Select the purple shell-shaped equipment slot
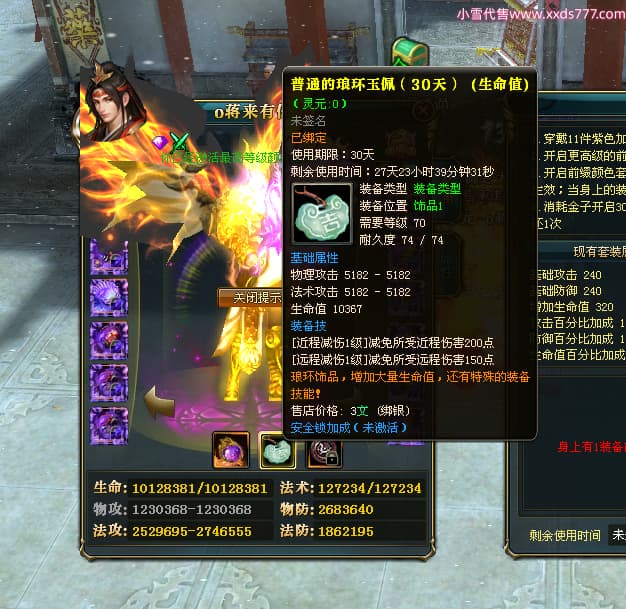626x609 pixels. point(109,298)
